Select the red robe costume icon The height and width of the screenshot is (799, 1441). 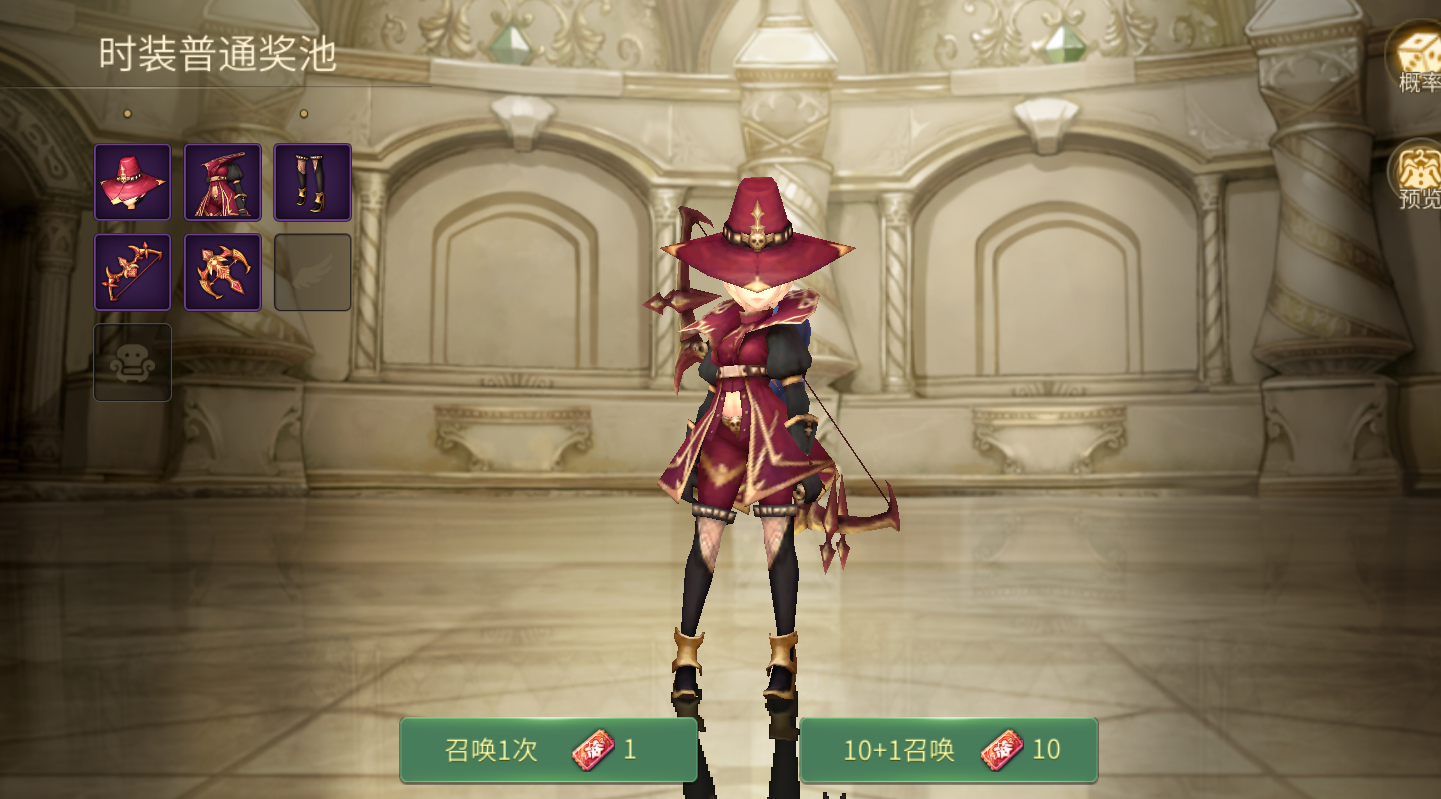pyautogui.click(x=222, y=183)
